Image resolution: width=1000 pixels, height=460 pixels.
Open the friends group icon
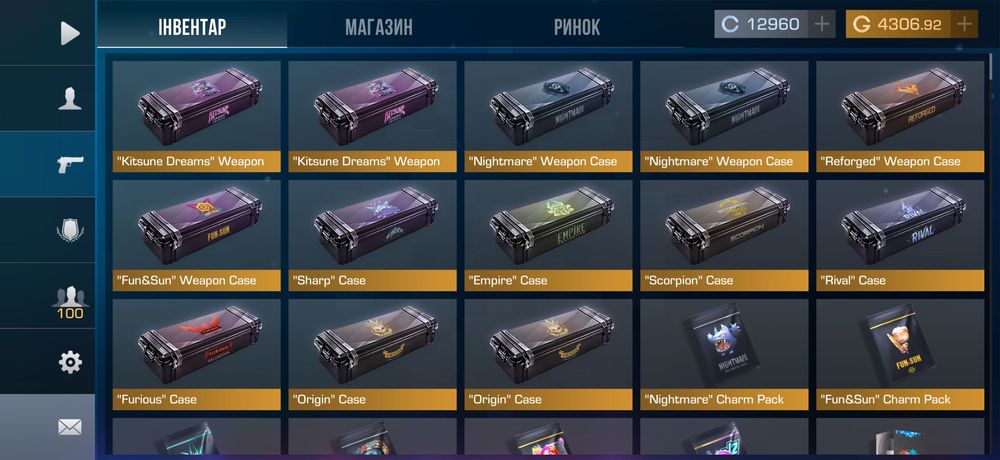click(x=69, y=298)
